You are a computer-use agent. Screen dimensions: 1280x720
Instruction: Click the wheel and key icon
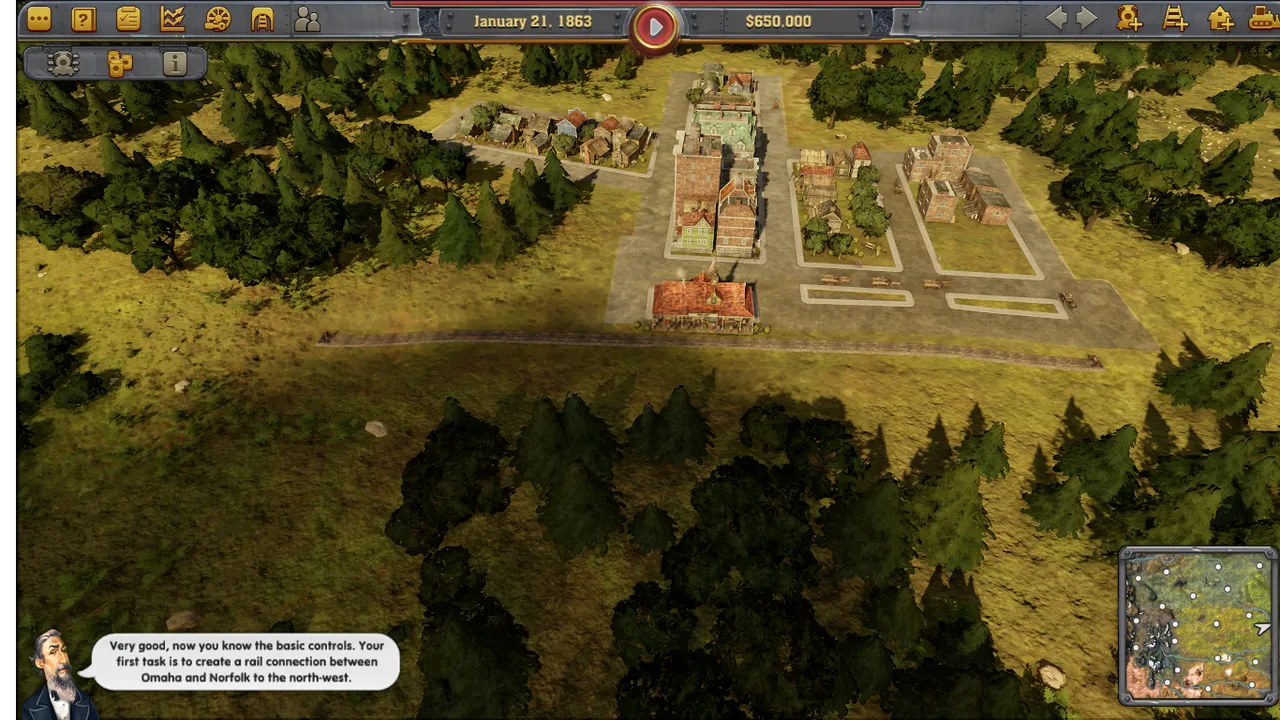coord(217,19)
